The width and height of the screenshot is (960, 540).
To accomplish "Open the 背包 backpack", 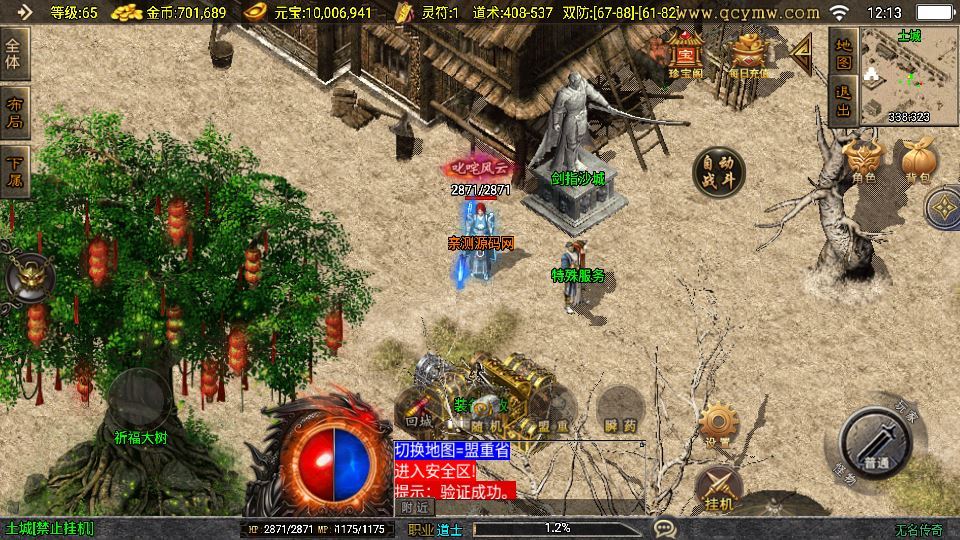I will pos(916,160).
